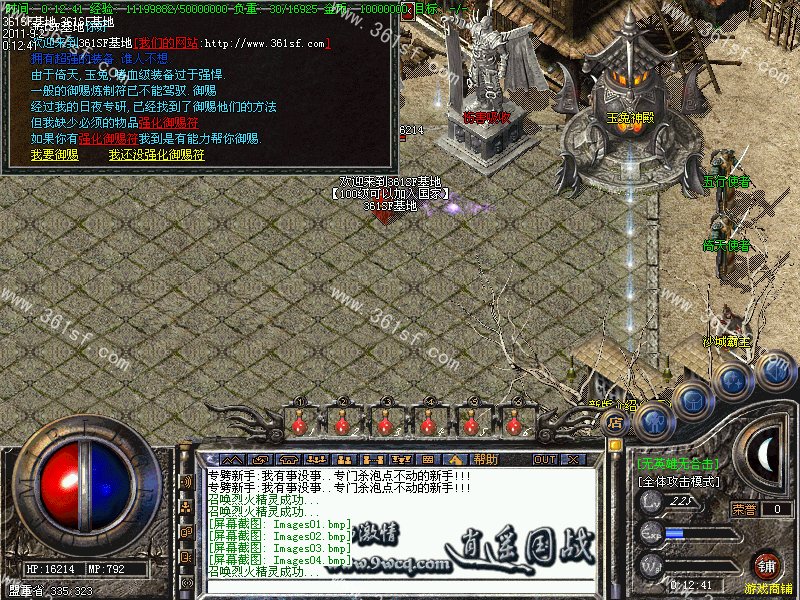This screenshot has width=800, height=600.
Task: Open the 游戏商铺 game shop button
Action: click(x=768, y=566)
